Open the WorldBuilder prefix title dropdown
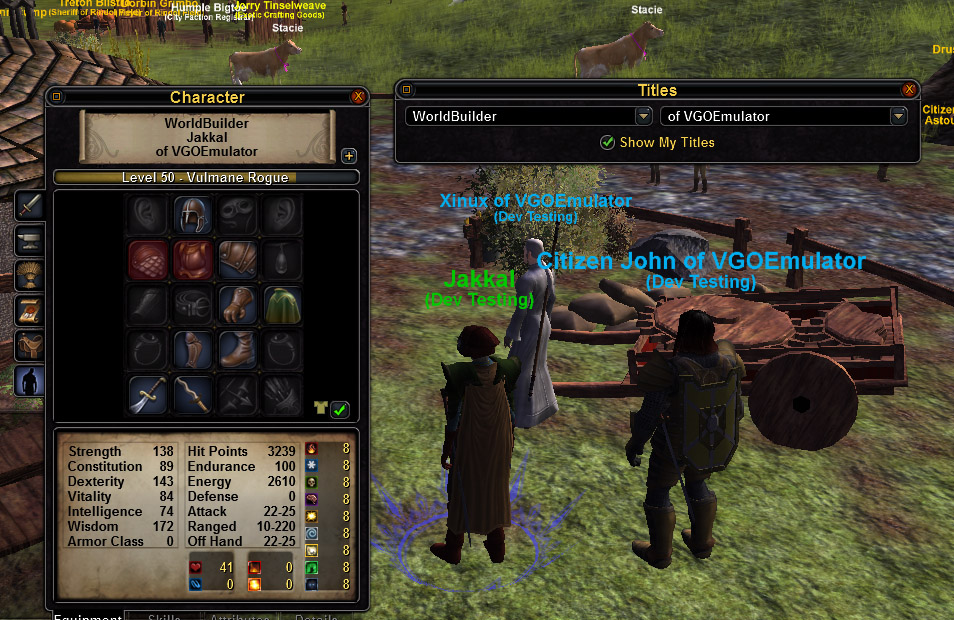The image size is (954, 620). [x=643, y=116]
